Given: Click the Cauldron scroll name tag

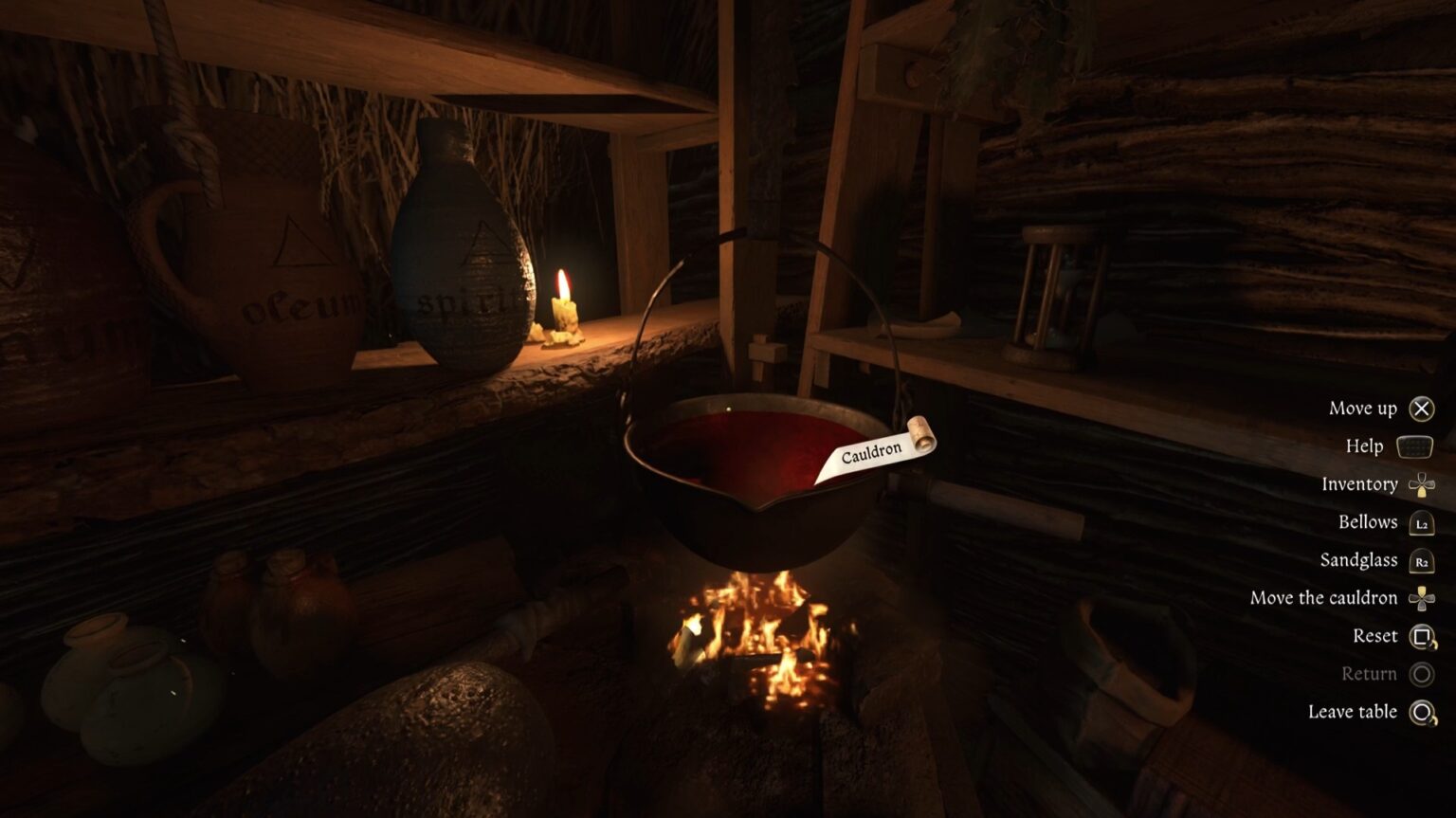Looking at the screenshot, I should coord(872,452).
